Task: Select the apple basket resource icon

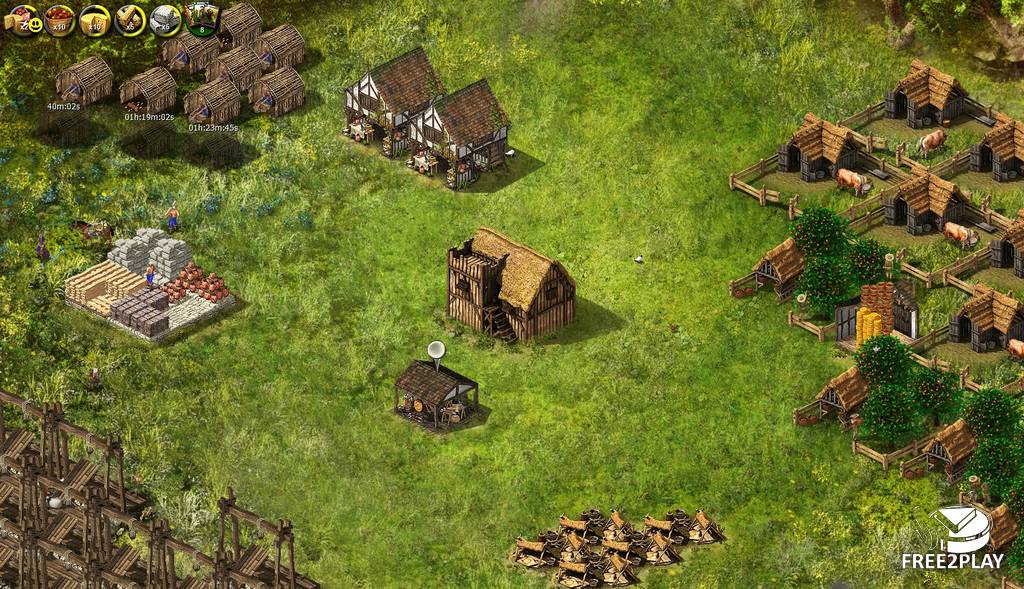Action: [59, 18]
